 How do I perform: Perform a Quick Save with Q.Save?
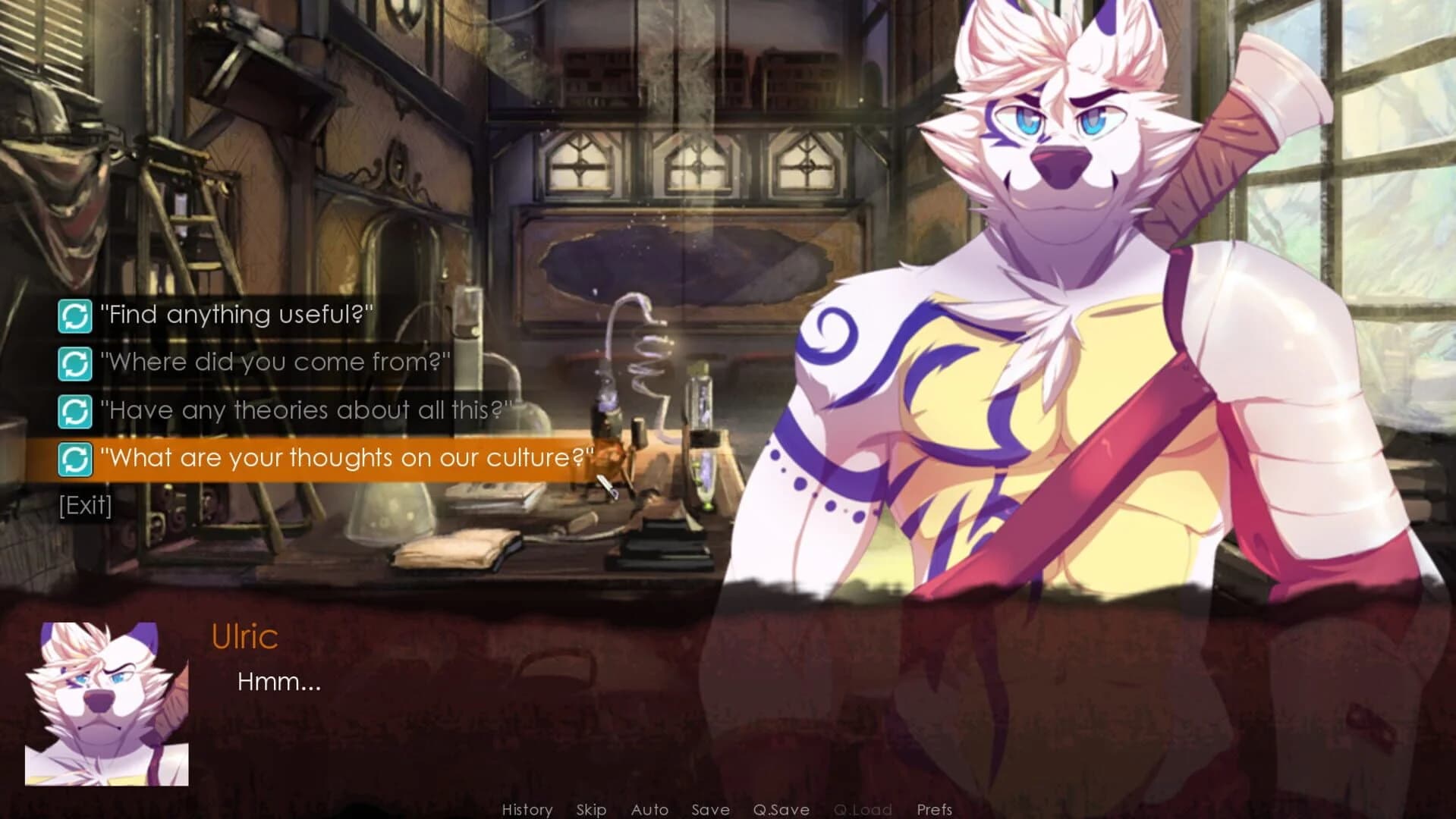coord(781,809)
